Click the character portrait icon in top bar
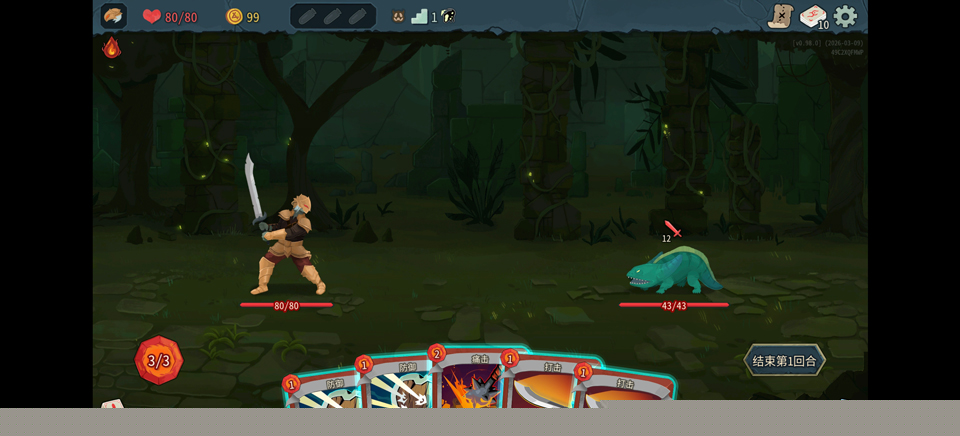Image resolution: width=960 pixels, height=436 pixels. 114,16
